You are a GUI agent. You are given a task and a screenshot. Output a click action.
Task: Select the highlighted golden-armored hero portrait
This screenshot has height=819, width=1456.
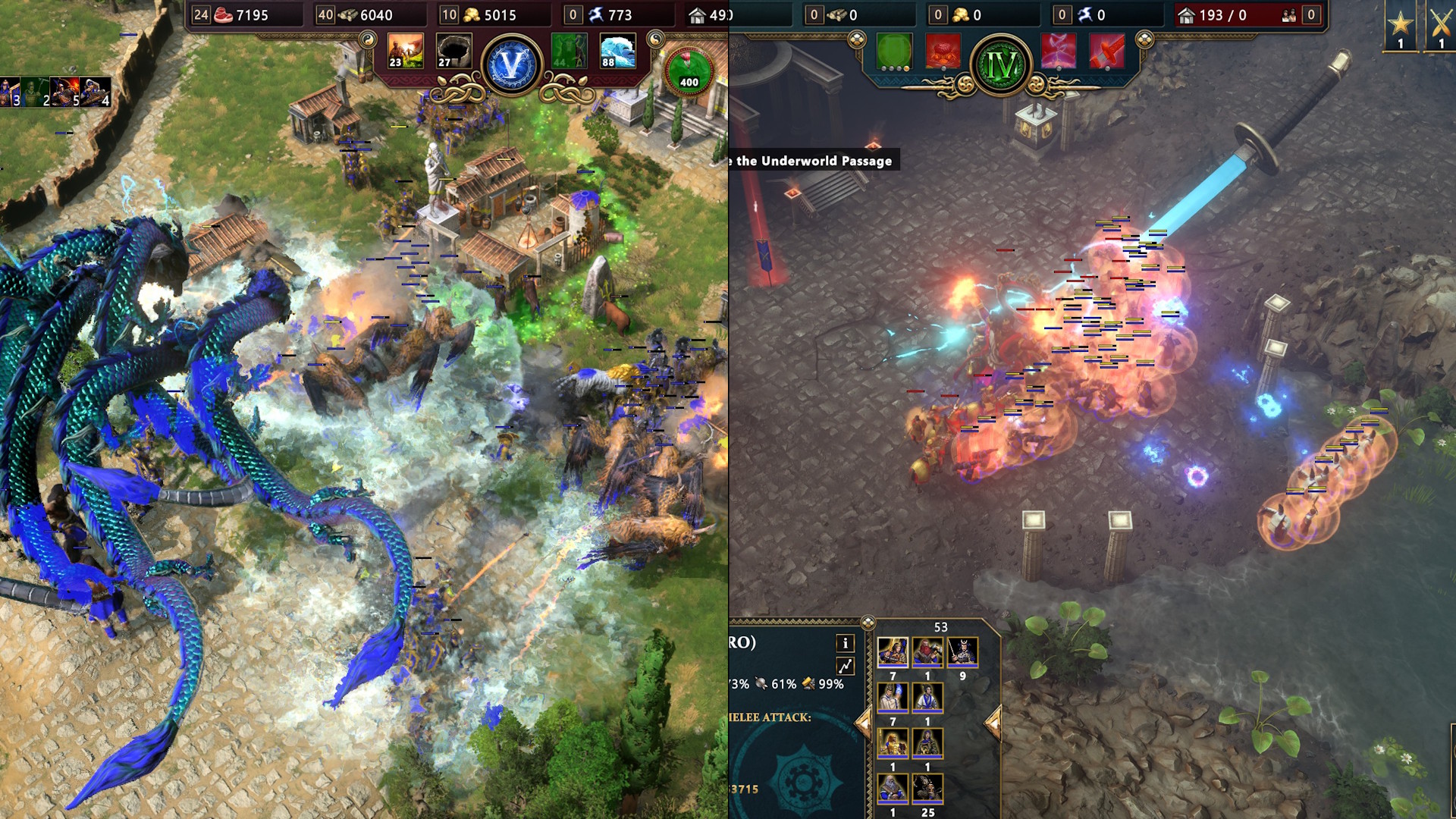[x=893, y=652]
